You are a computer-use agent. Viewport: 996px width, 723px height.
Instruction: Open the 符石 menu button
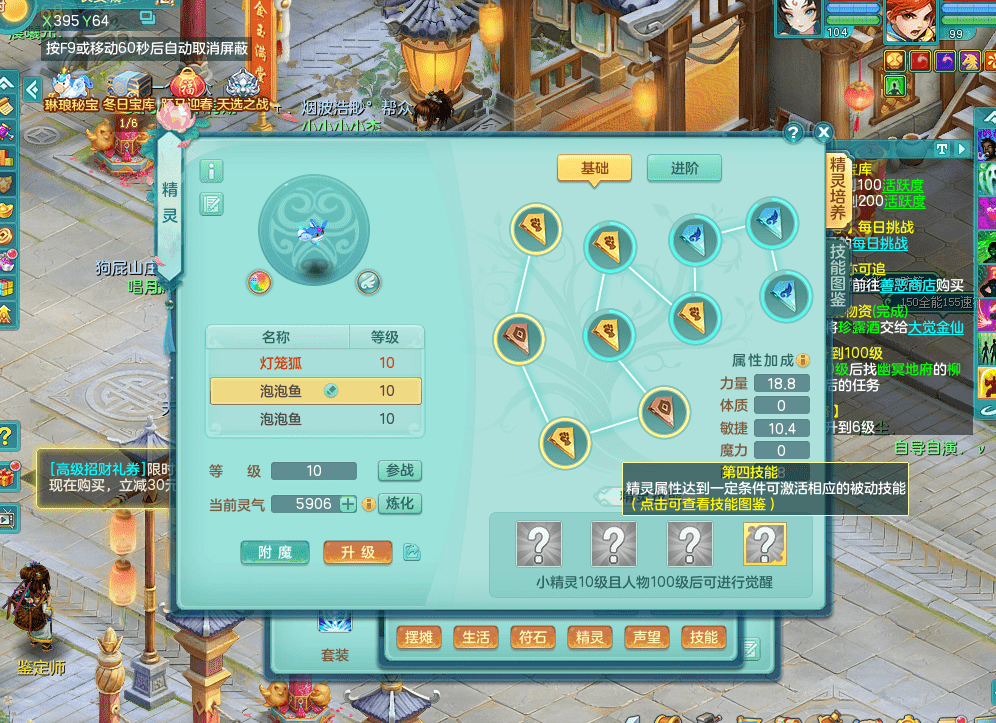point(532,637)
